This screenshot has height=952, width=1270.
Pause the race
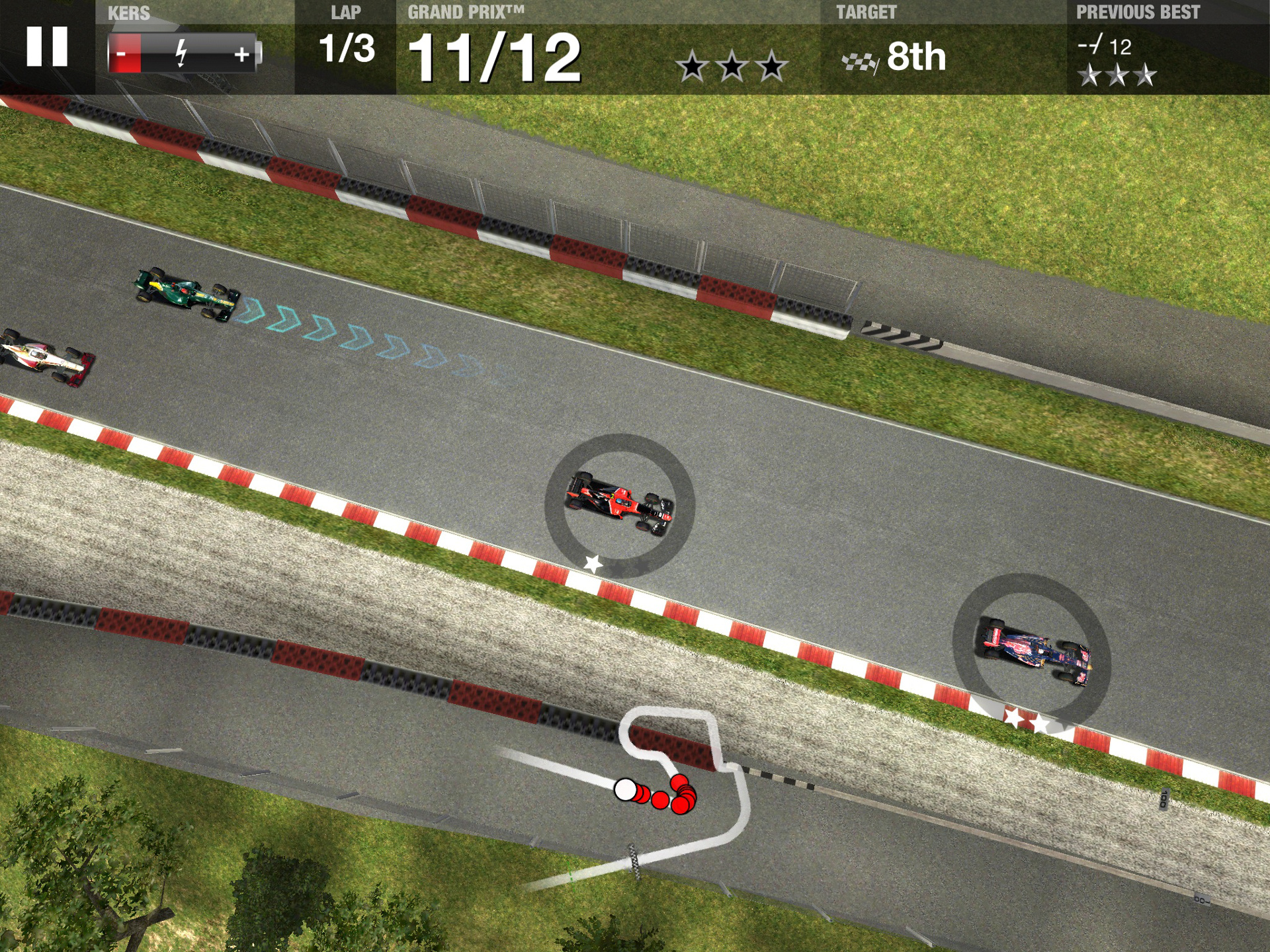(x=47, y=47)
